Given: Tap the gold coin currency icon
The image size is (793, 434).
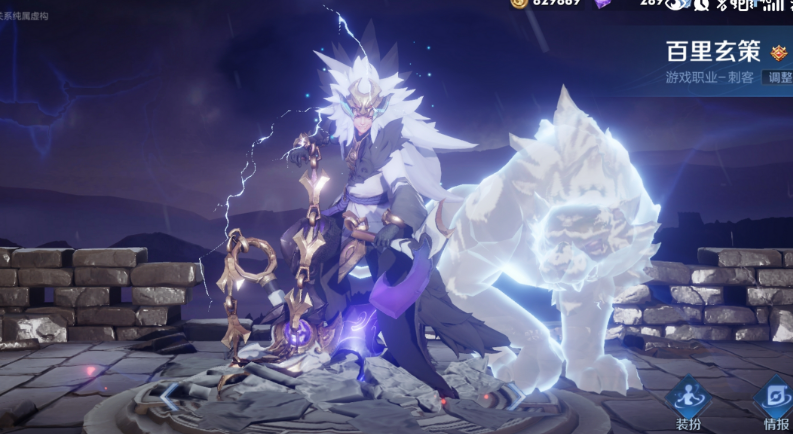Looking at the screenshot, I should tap(517, 4).
